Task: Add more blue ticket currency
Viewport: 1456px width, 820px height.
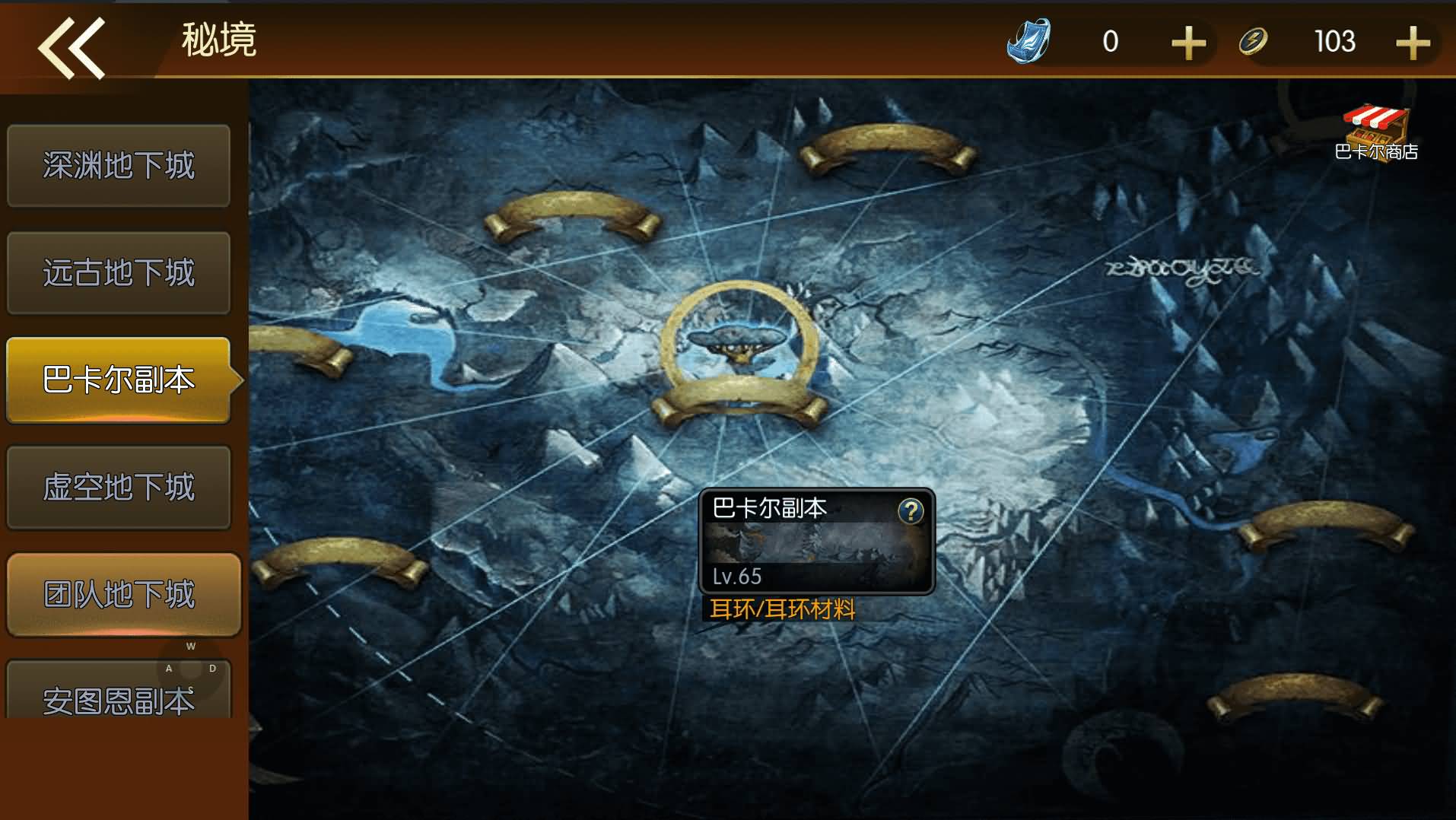Action: (x=1188, y=43)
